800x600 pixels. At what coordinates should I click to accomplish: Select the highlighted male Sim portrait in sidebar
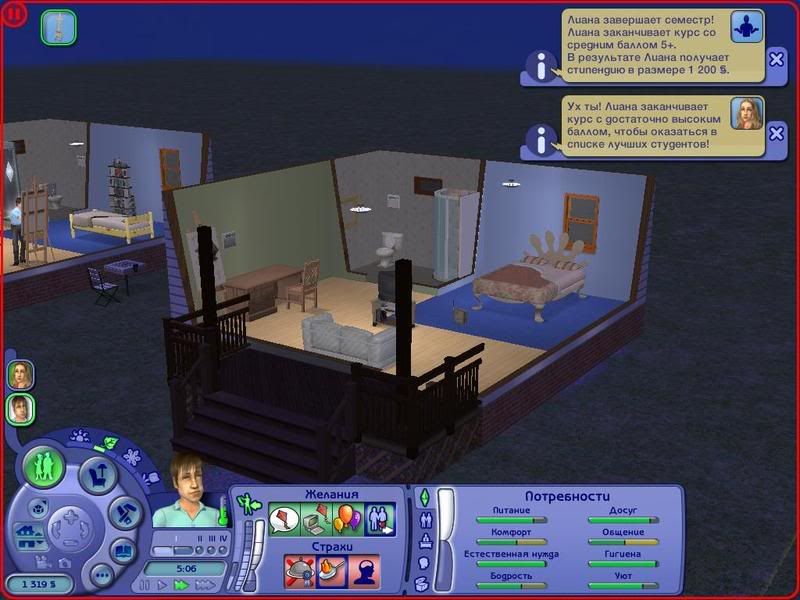pos(20,408)
